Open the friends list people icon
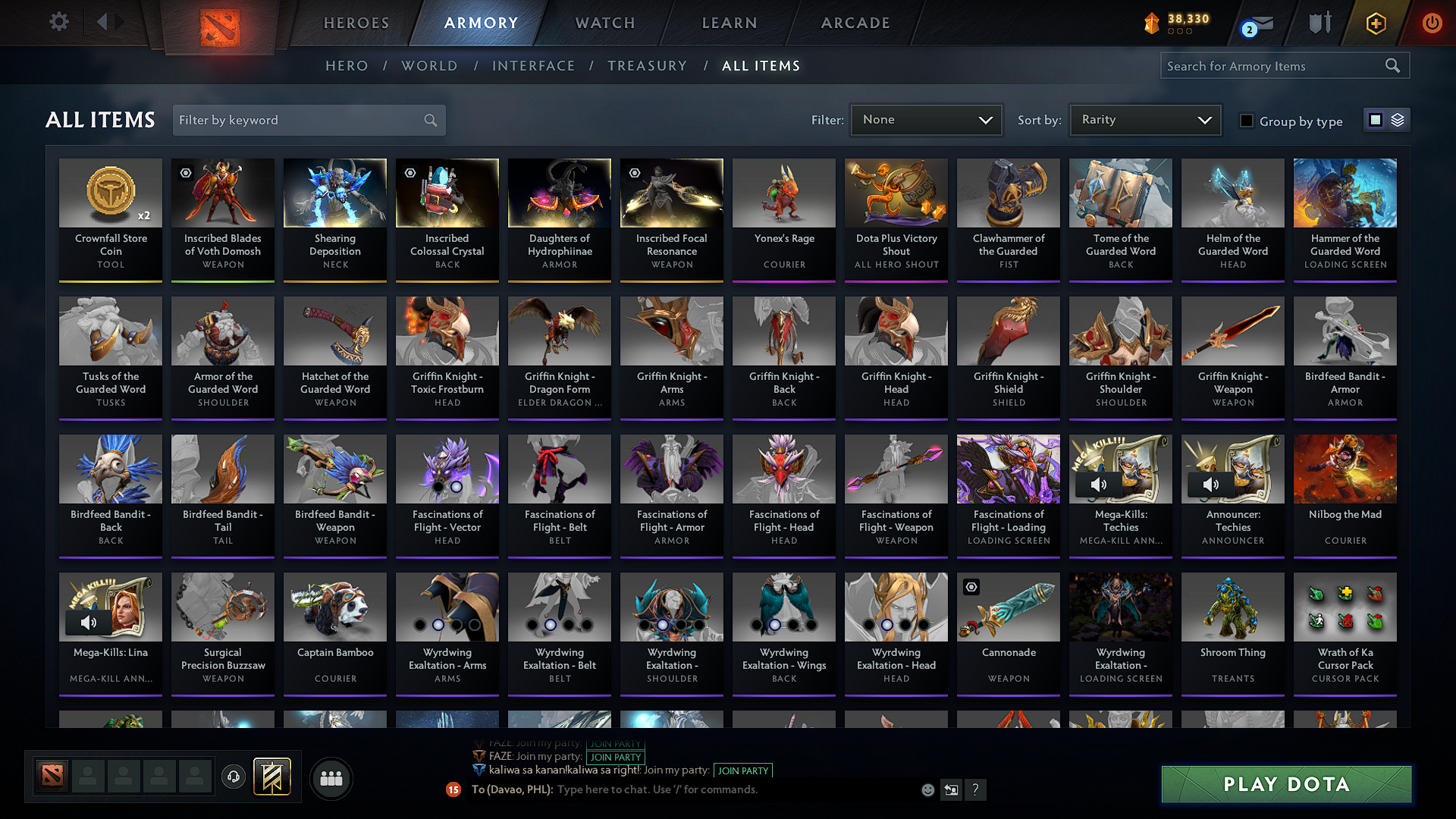Image resolution: width=1456 pixels, height=819 pixels. click(331, 777)
